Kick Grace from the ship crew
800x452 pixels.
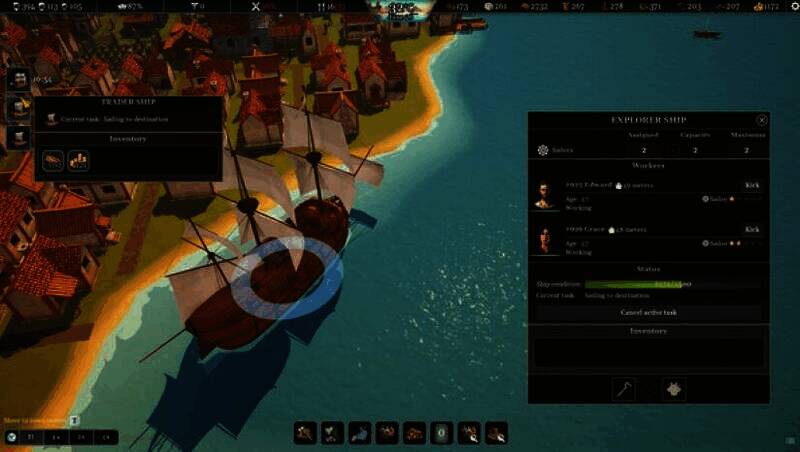752,229
